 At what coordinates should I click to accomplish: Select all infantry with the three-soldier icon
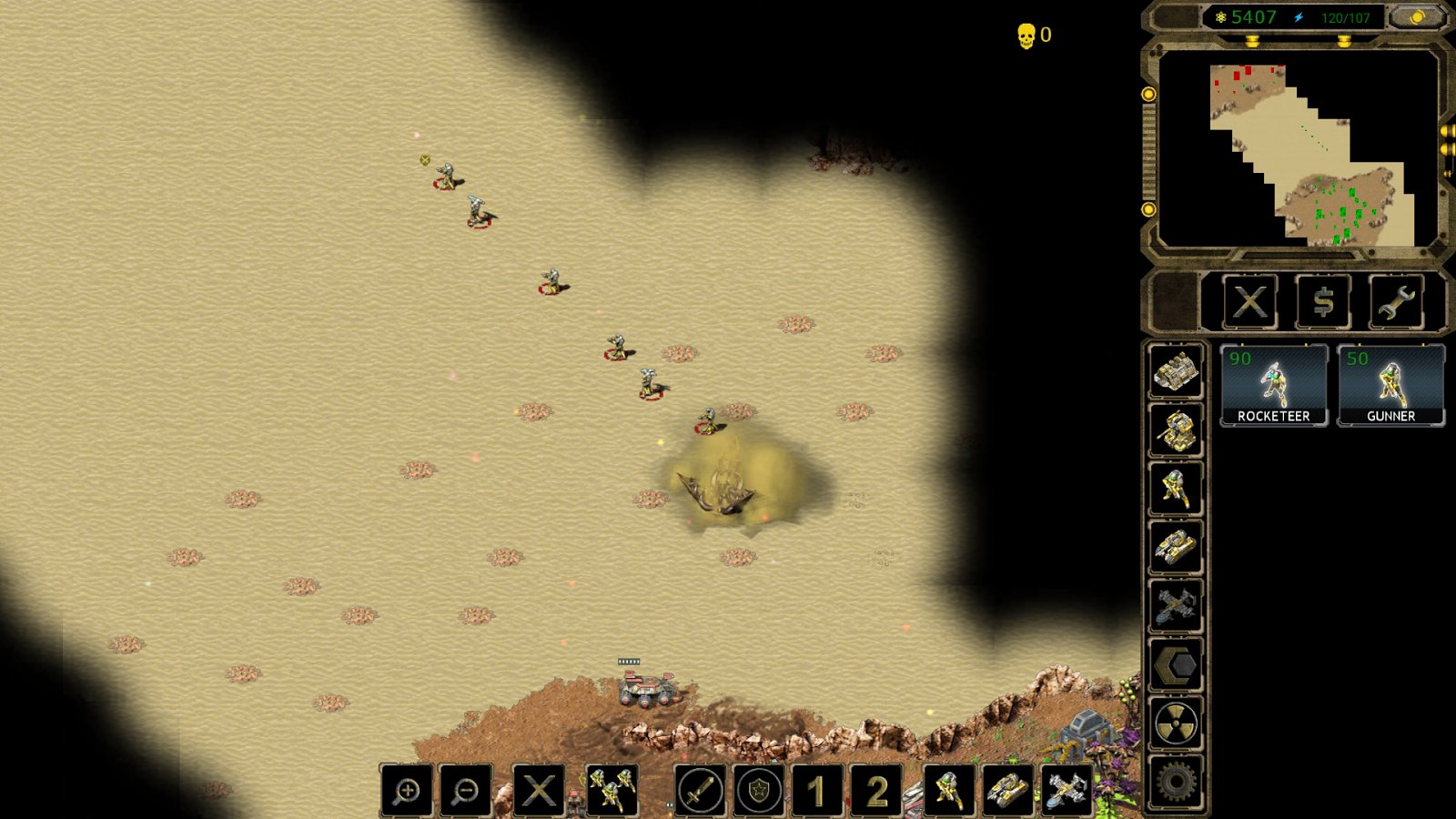pos(612,791)
